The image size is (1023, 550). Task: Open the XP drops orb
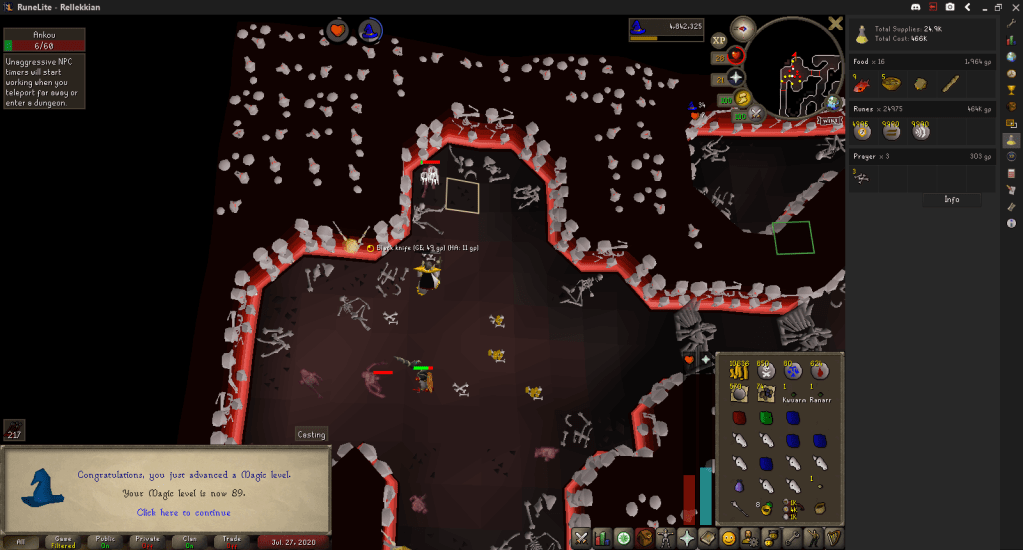(x=718, y=40)
